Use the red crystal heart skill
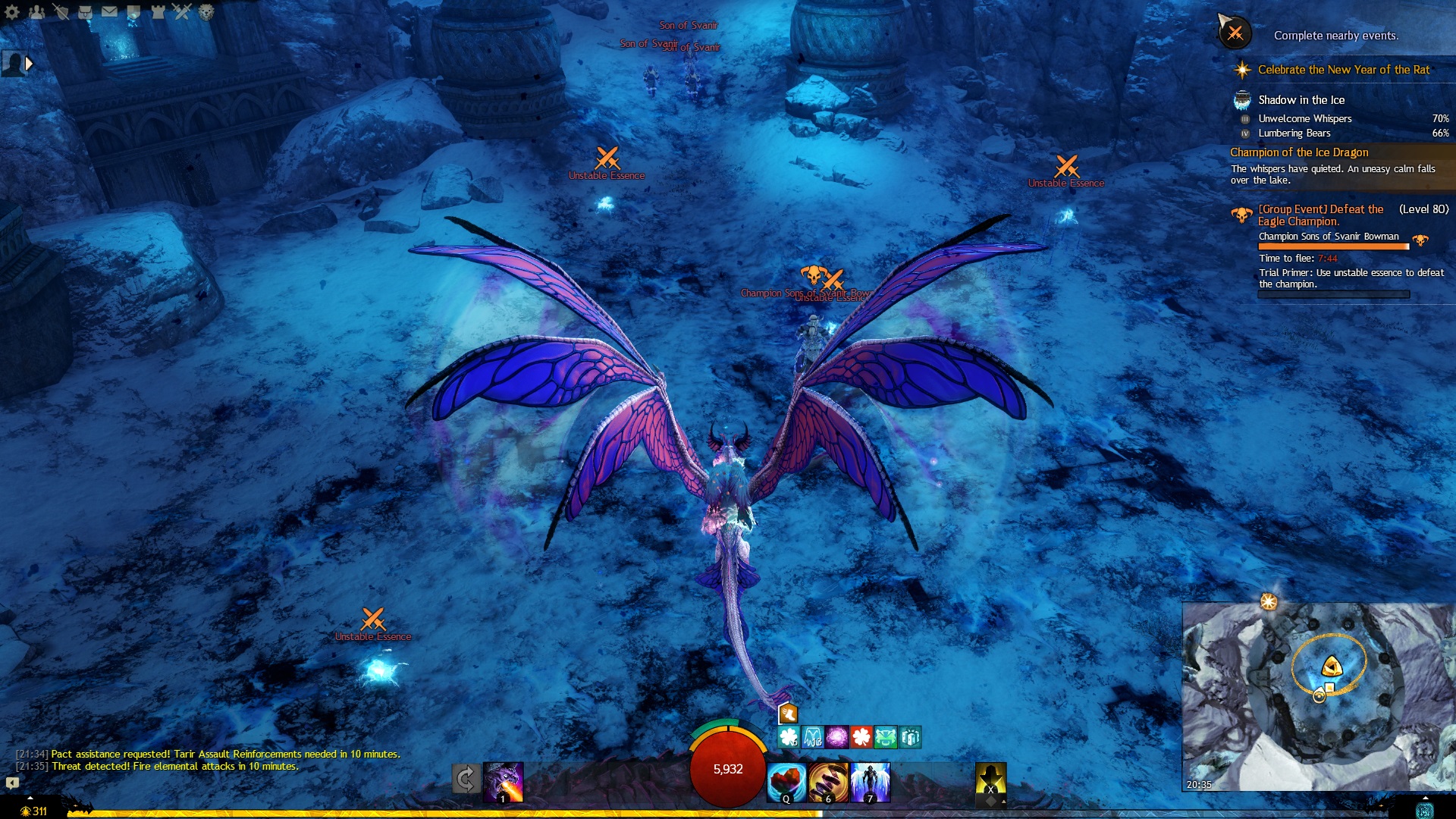The image size is (1456, 819). pyautogui.click(x=786, y=782)
